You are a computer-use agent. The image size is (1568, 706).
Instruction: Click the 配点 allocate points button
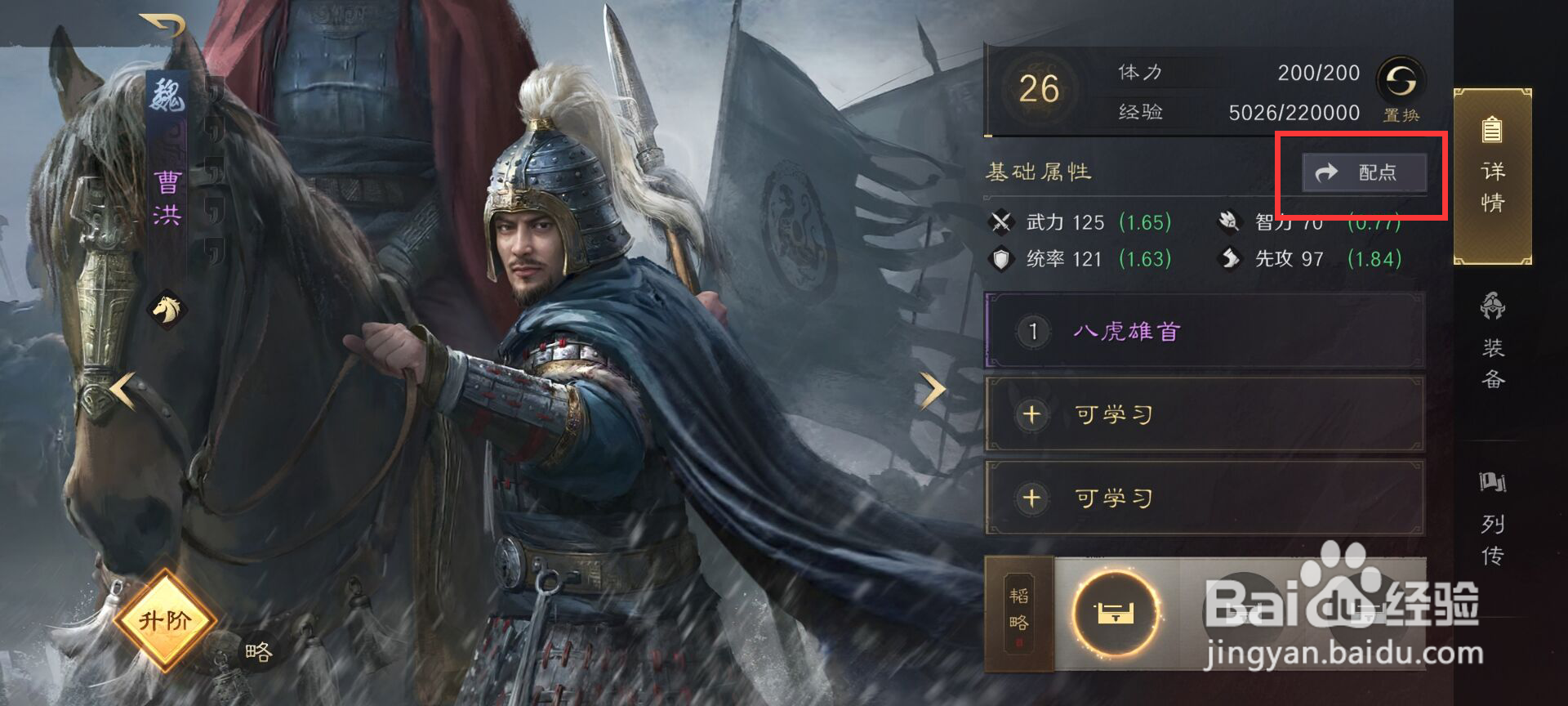point(1362,172)
